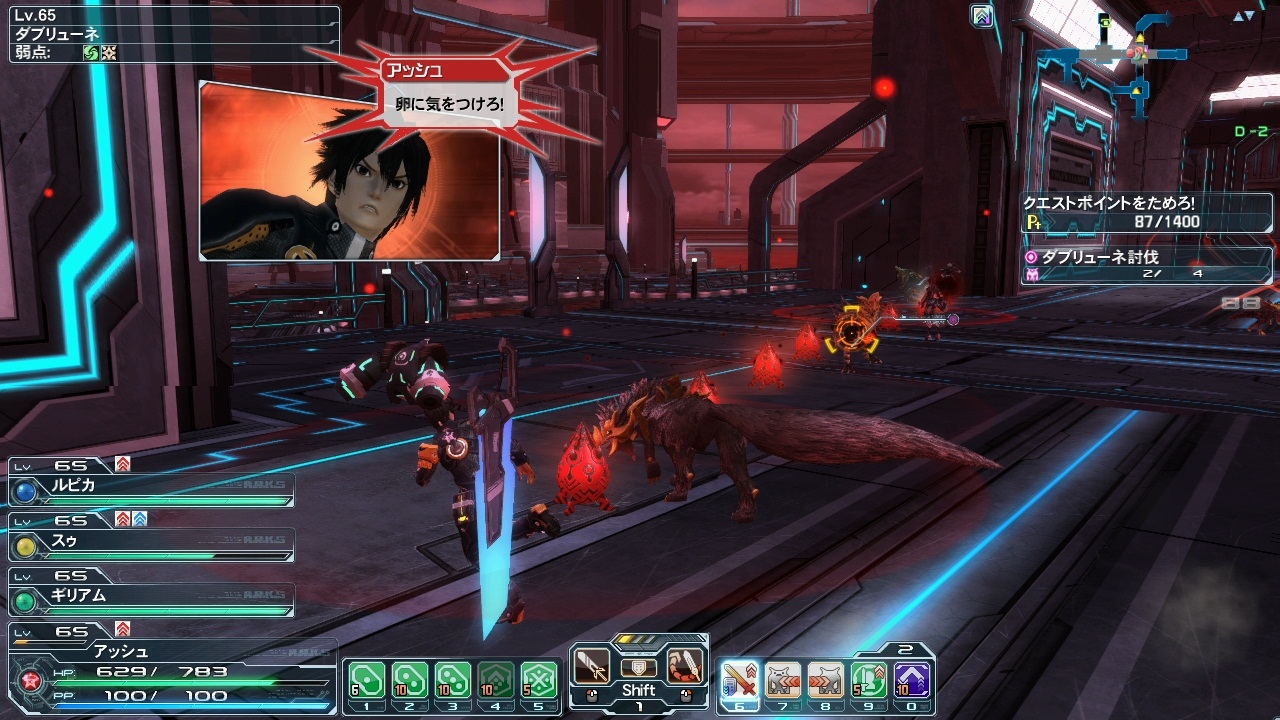
Task: Select party member ギリアム in the party list
Action: [150, 596]
